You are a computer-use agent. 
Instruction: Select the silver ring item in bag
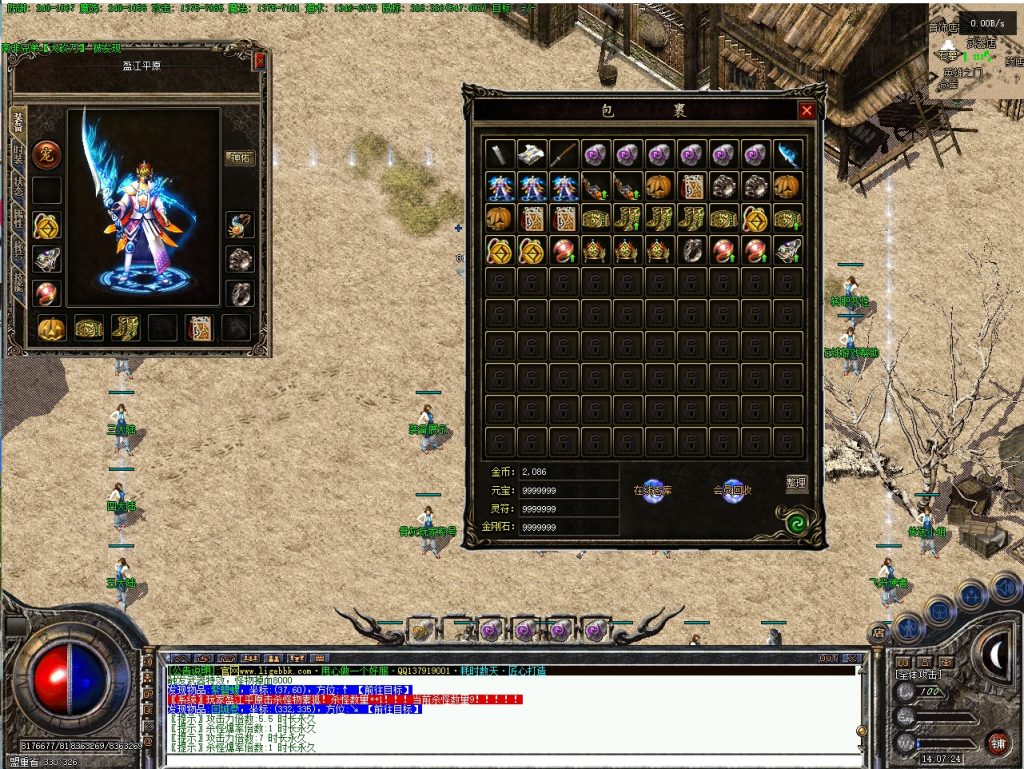click(x=692, y=250)
